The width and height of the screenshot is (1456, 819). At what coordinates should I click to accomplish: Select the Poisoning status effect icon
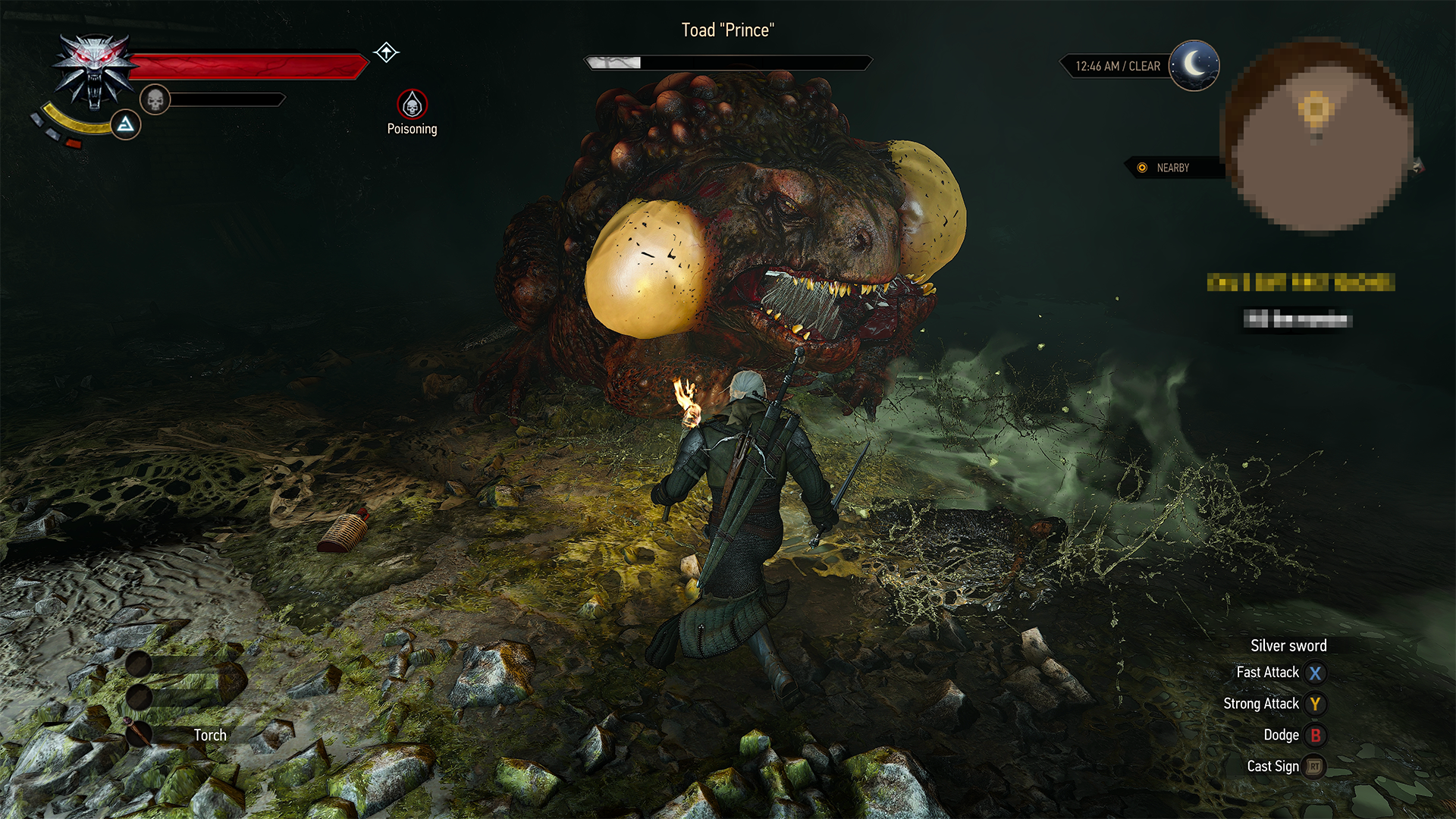tap(412, 104)
